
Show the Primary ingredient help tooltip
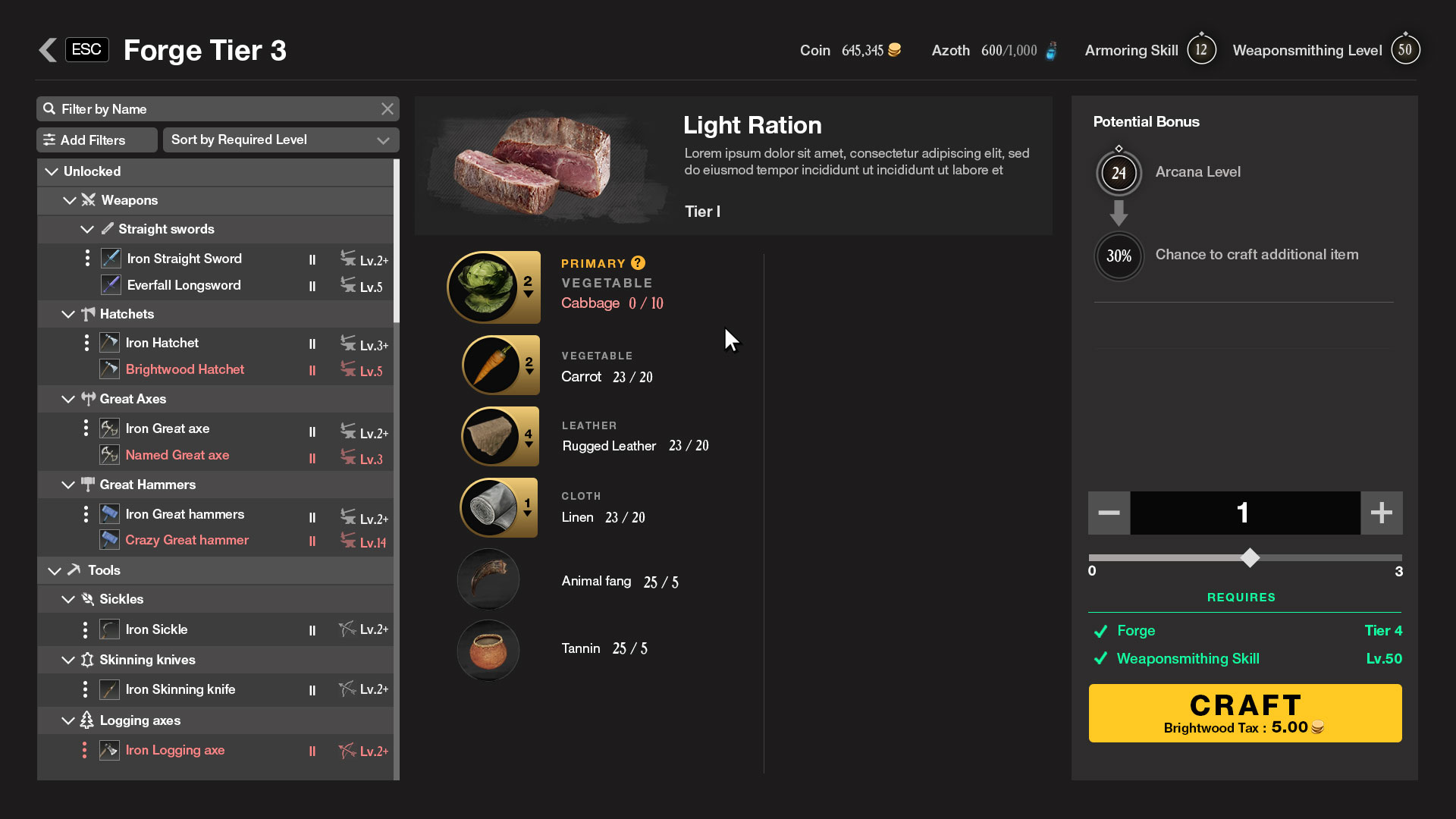tap(639, 263)
